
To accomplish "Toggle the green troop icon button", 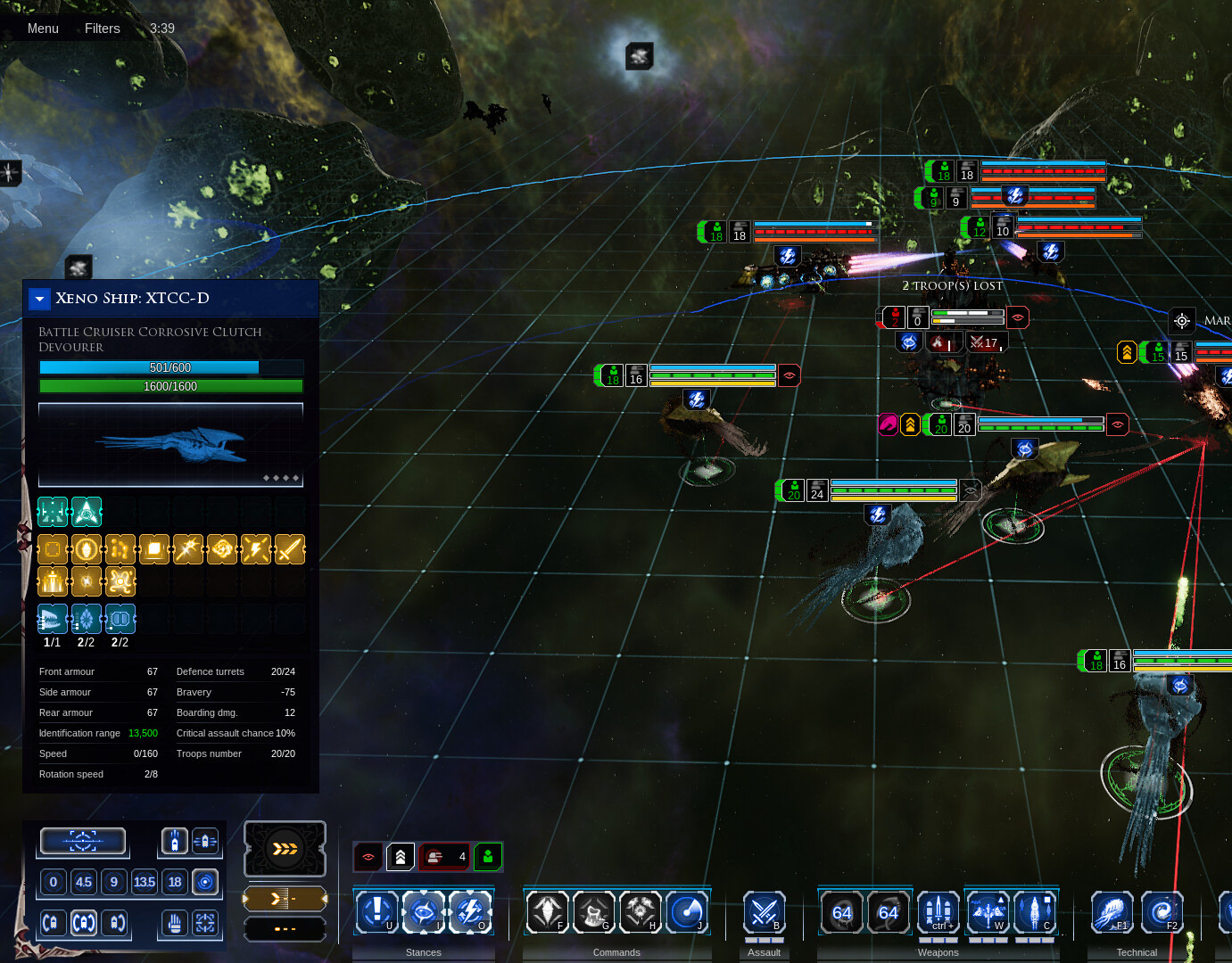I will [488, 857].
